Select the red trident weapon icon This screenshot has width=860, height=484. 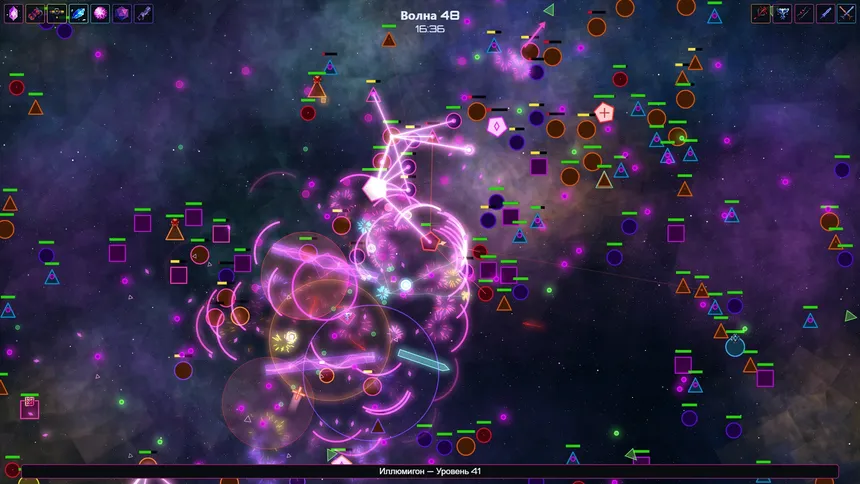tap(761, 14)
